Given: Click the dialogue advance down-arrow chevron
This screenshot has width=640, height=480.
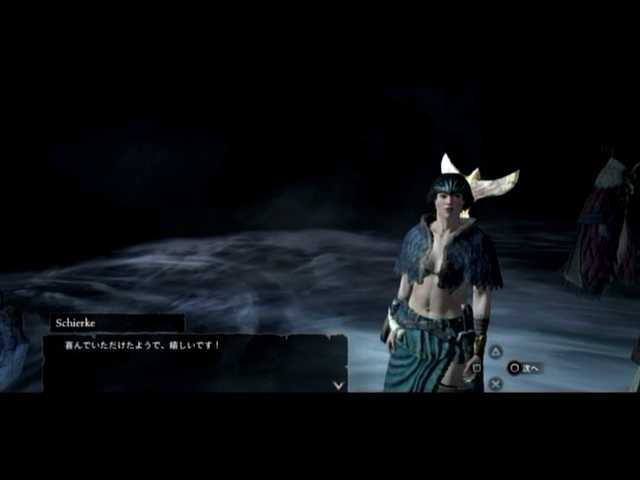Looking at the screenshot, I should [x=339, y=384].
